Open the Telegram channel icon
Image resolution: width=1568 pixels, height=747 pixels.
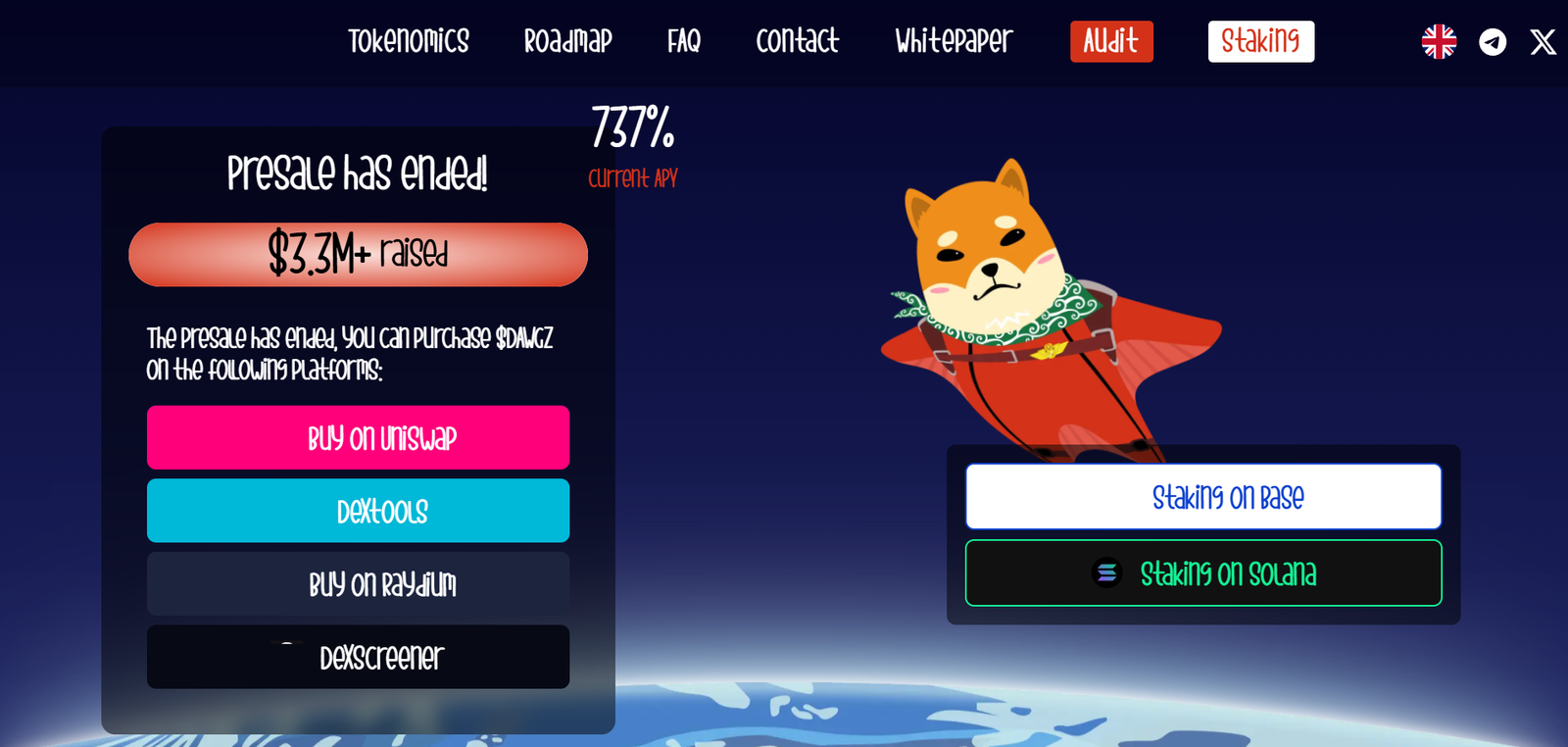point(1493,41)
